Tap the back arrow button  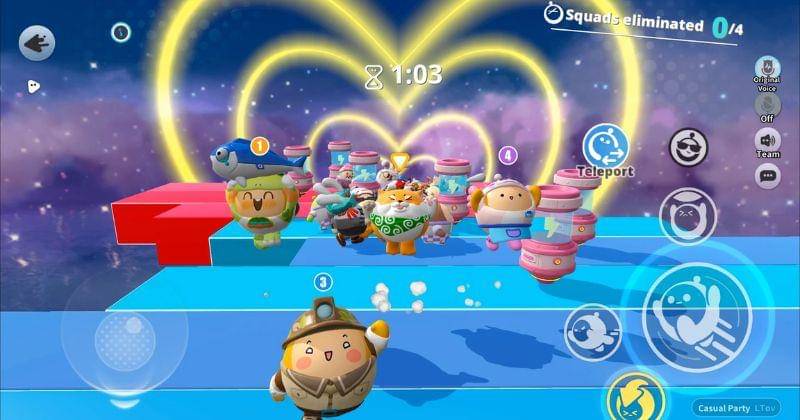37,43
